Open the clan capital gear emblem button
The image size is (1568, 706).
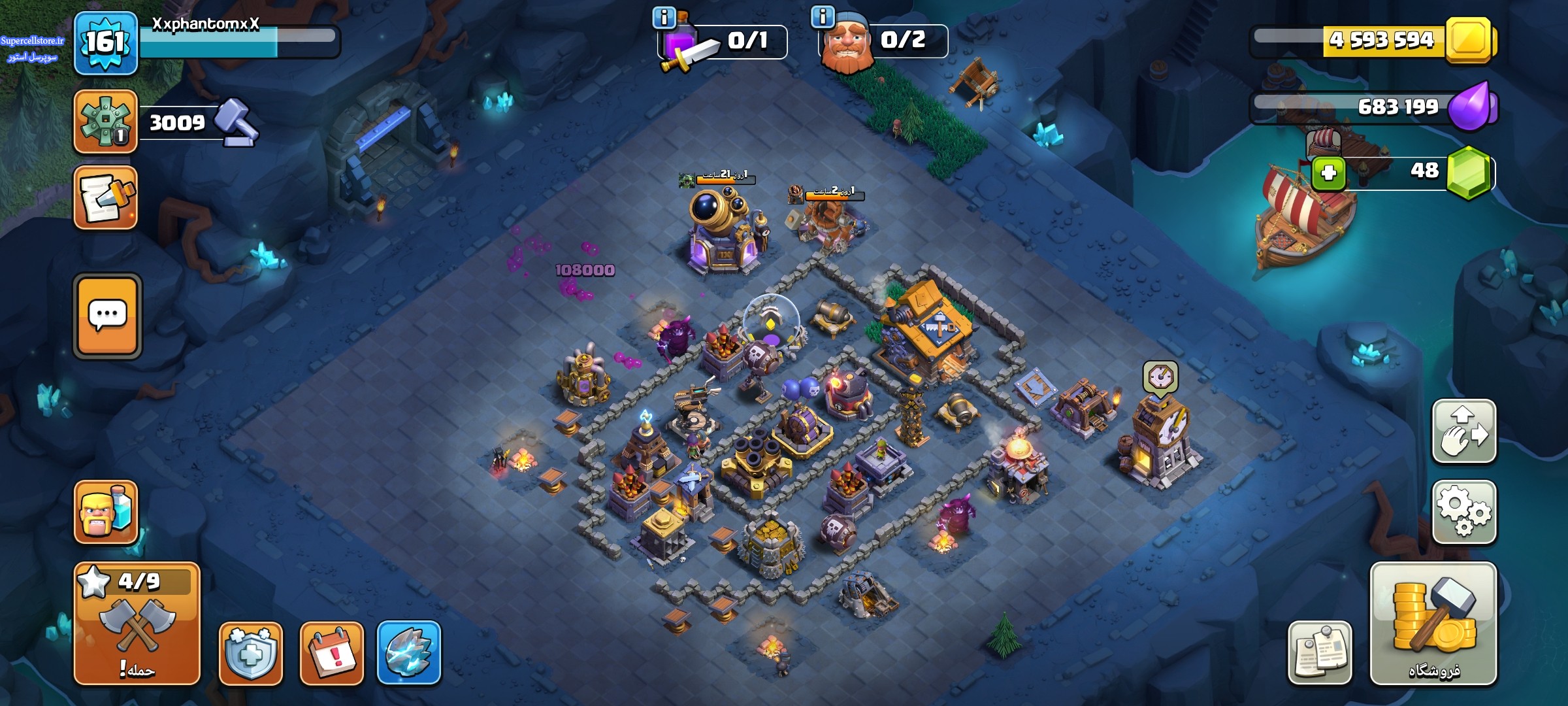(105, 122)
